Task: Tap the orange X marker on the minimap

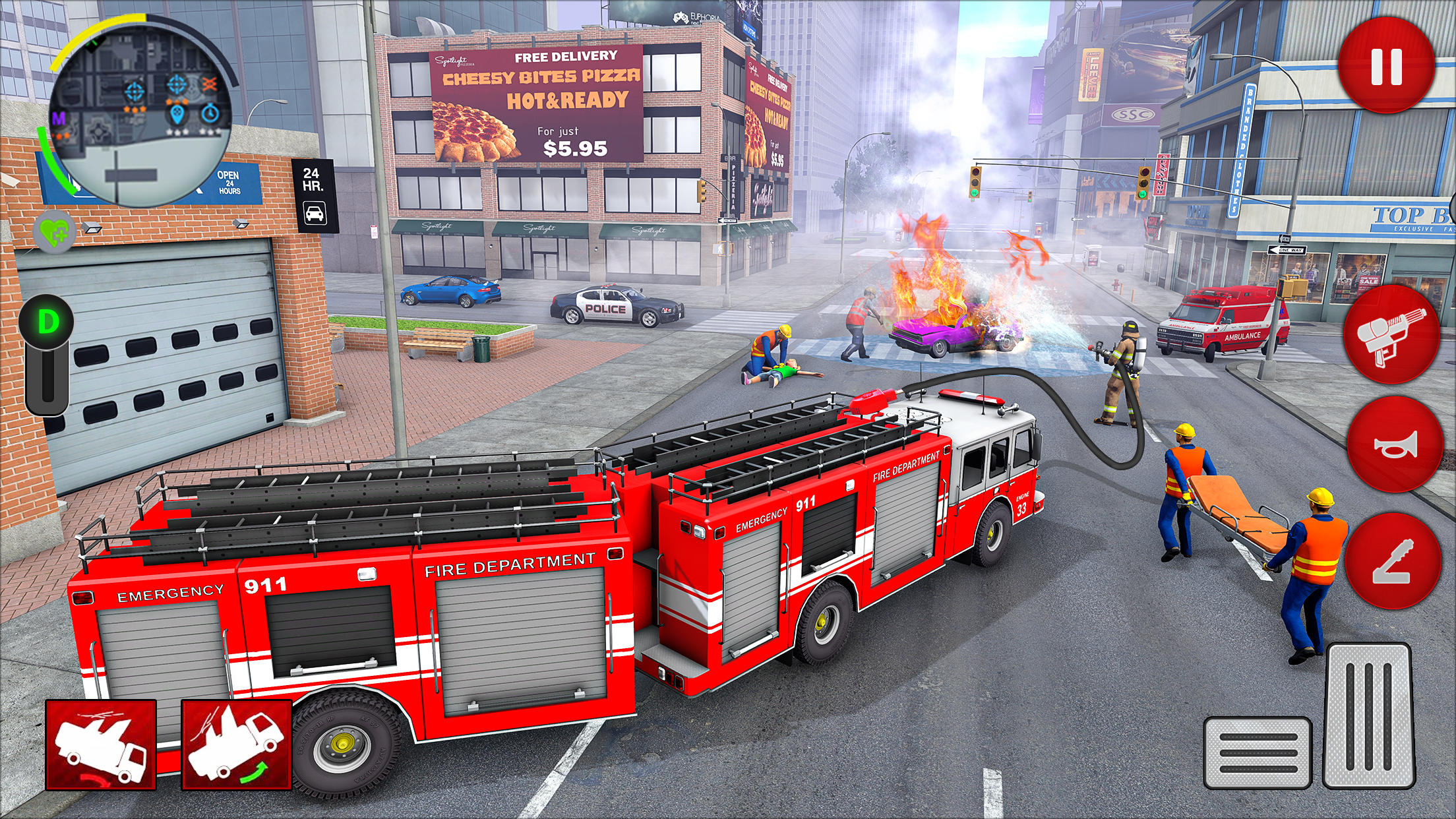Action: (x=210, y=84)
